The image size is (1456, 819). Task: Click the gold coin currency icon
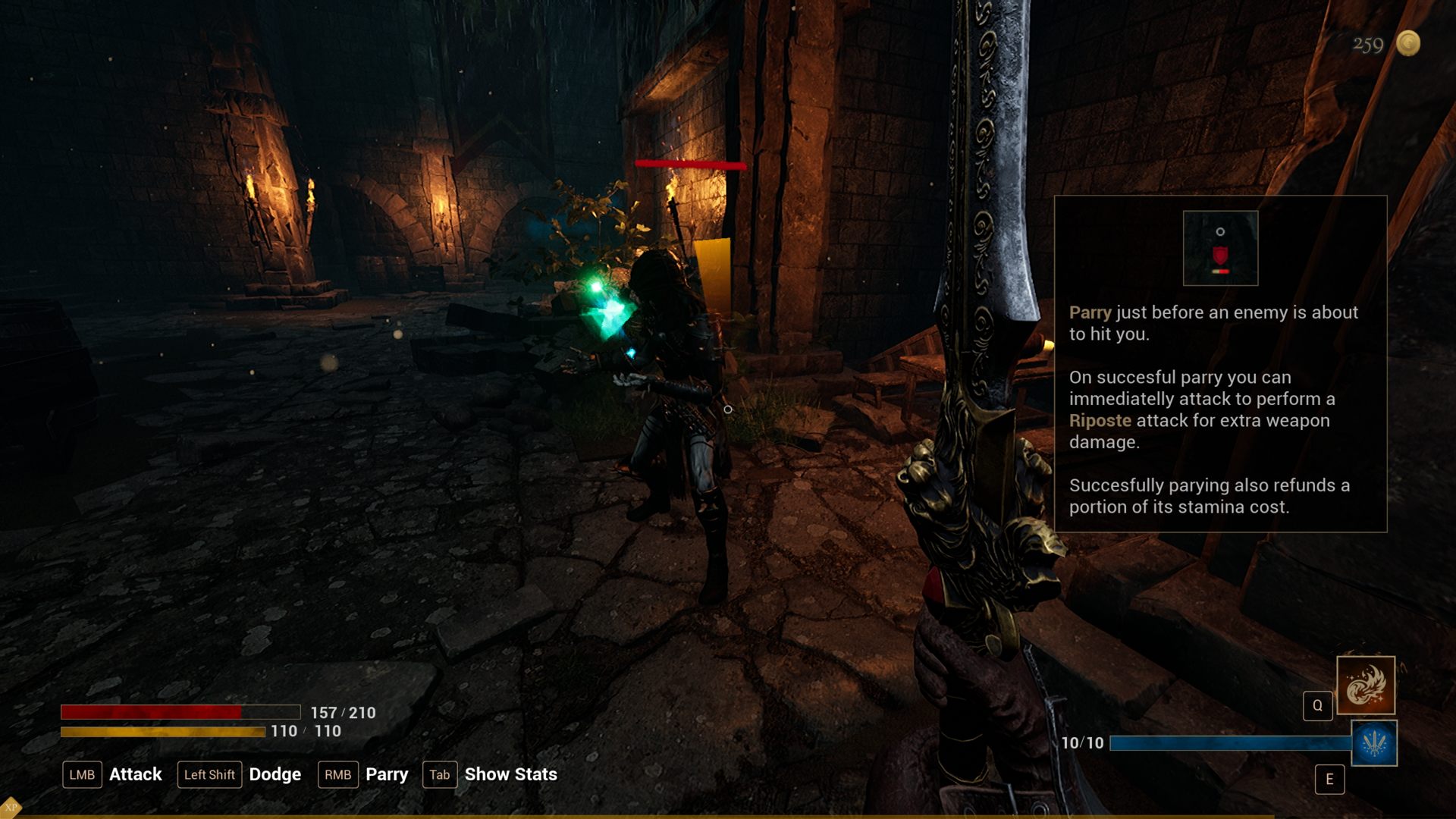coord(1408,43)
